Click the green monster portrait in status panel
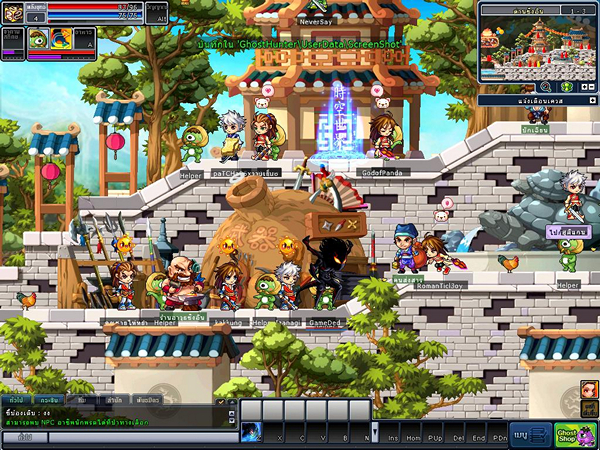Image resolution: width=600 pixels, height=450 pixels. [x=36, y=38]
